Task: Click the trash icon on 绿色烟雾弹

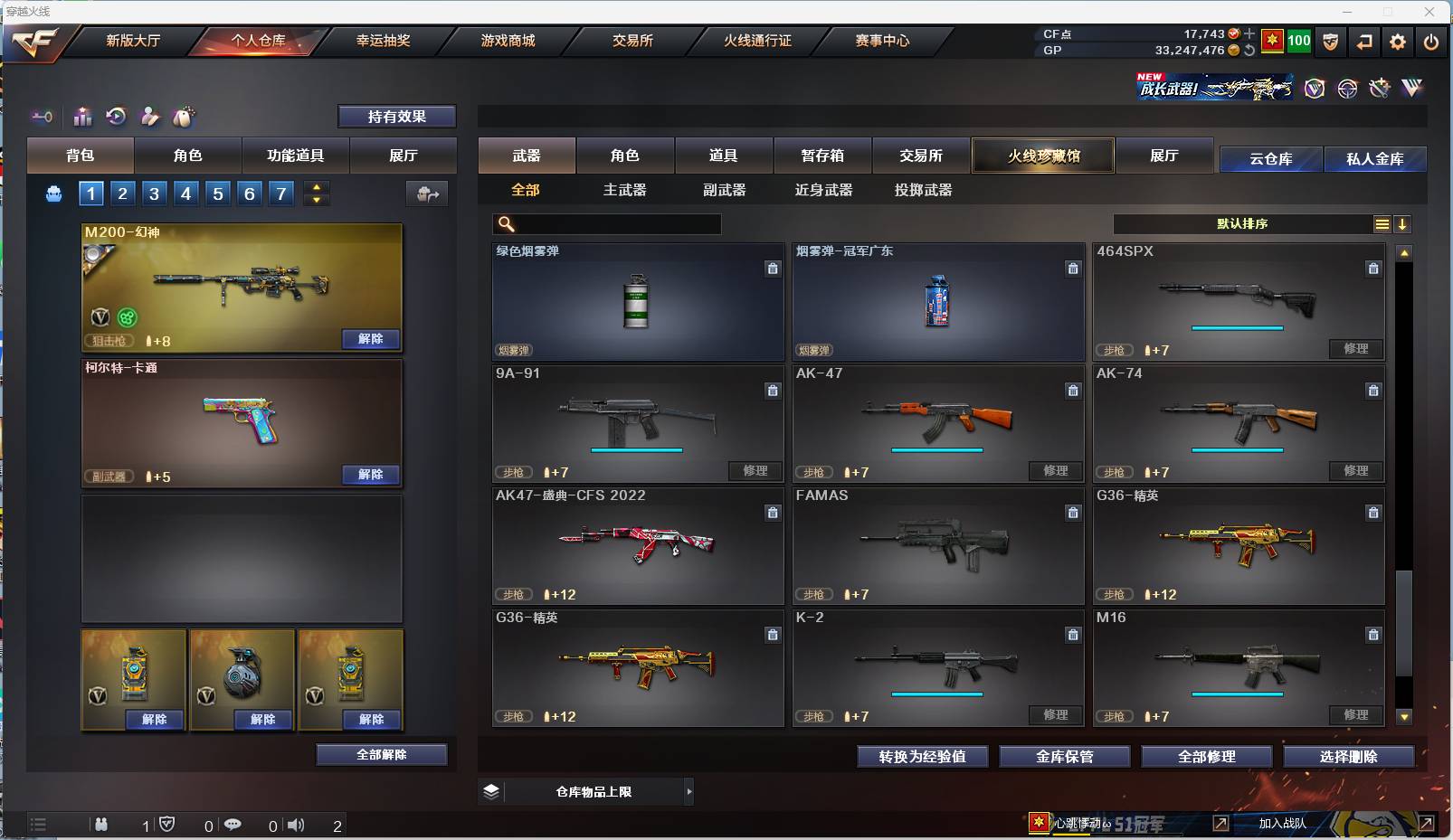Action: pos(774,269)
